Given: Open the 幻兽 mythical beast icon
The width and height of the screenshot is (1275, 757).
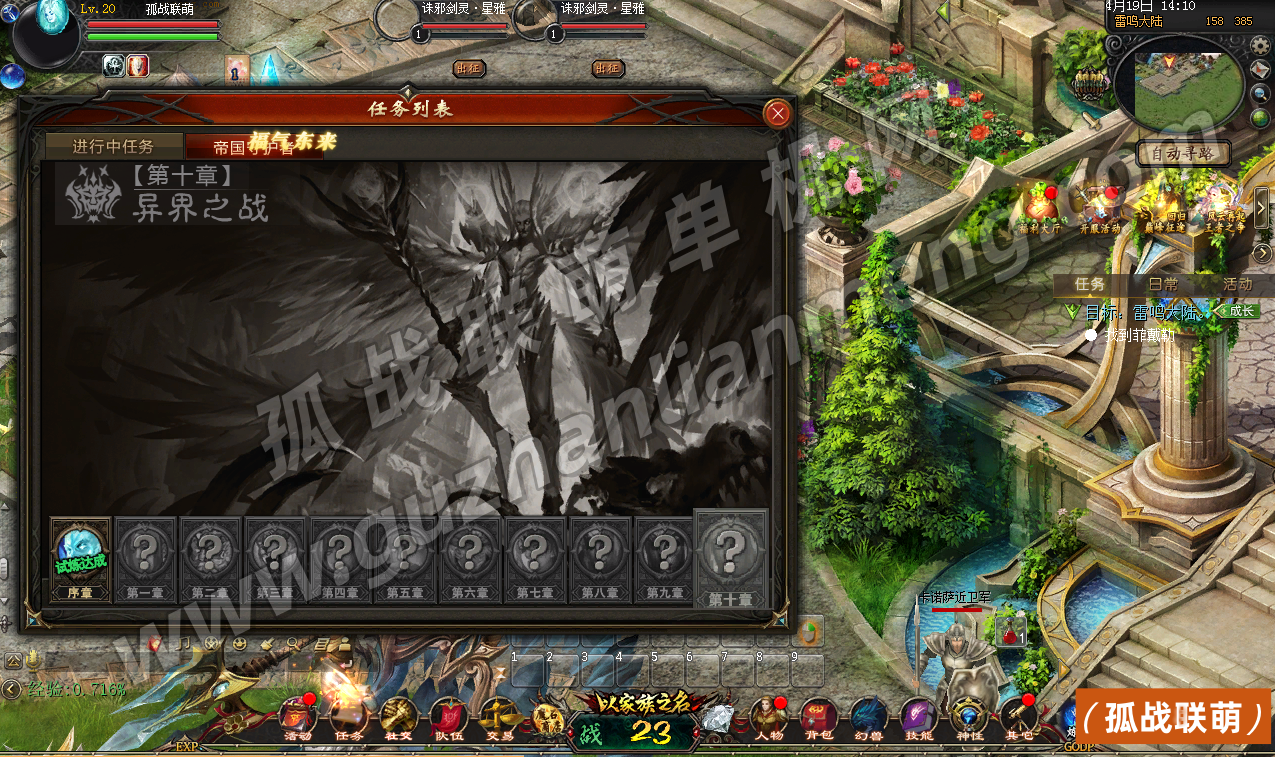Looking at the screenshot, I should pos(869,718).
